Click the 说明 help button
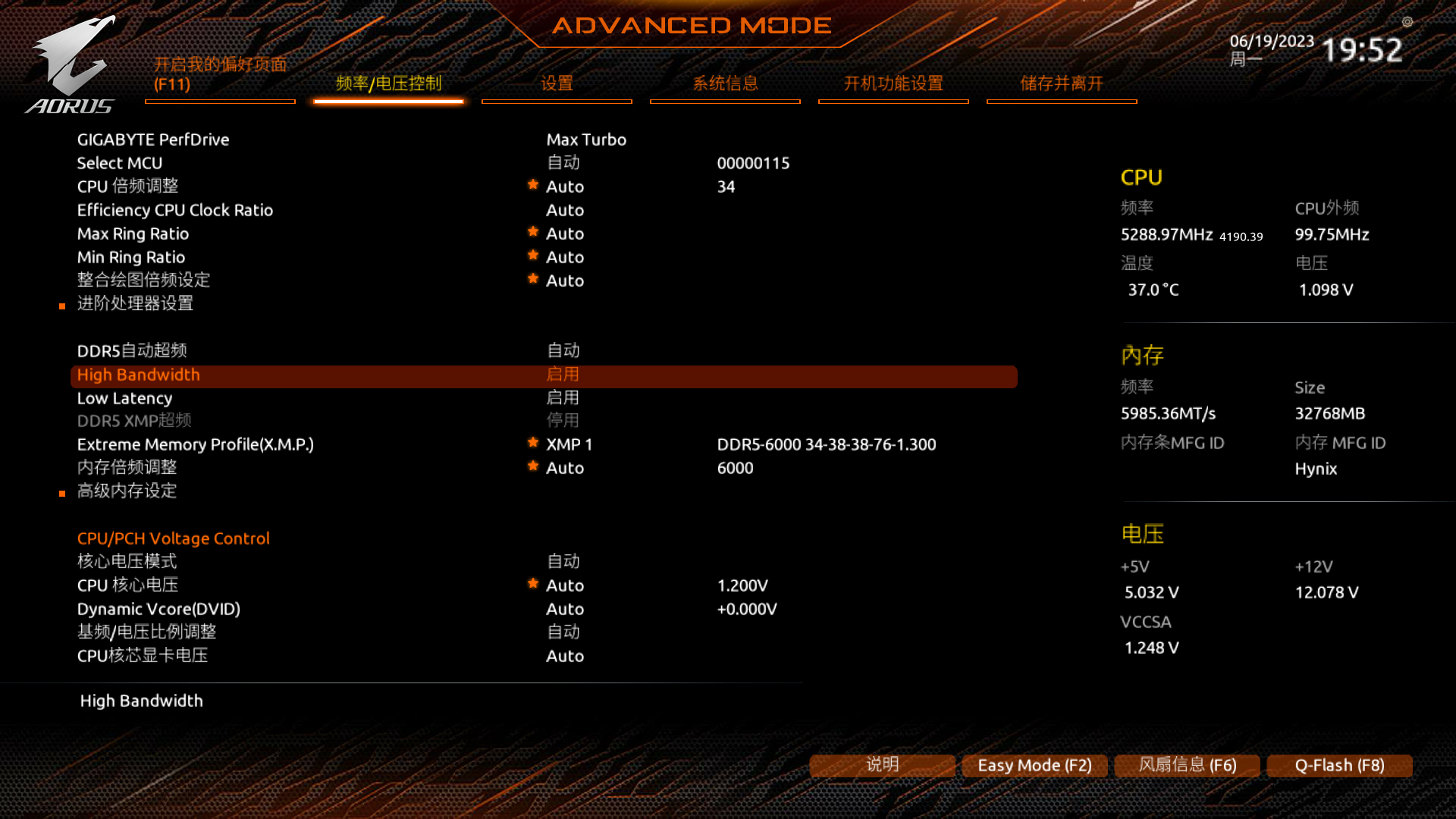 point(882,765)
